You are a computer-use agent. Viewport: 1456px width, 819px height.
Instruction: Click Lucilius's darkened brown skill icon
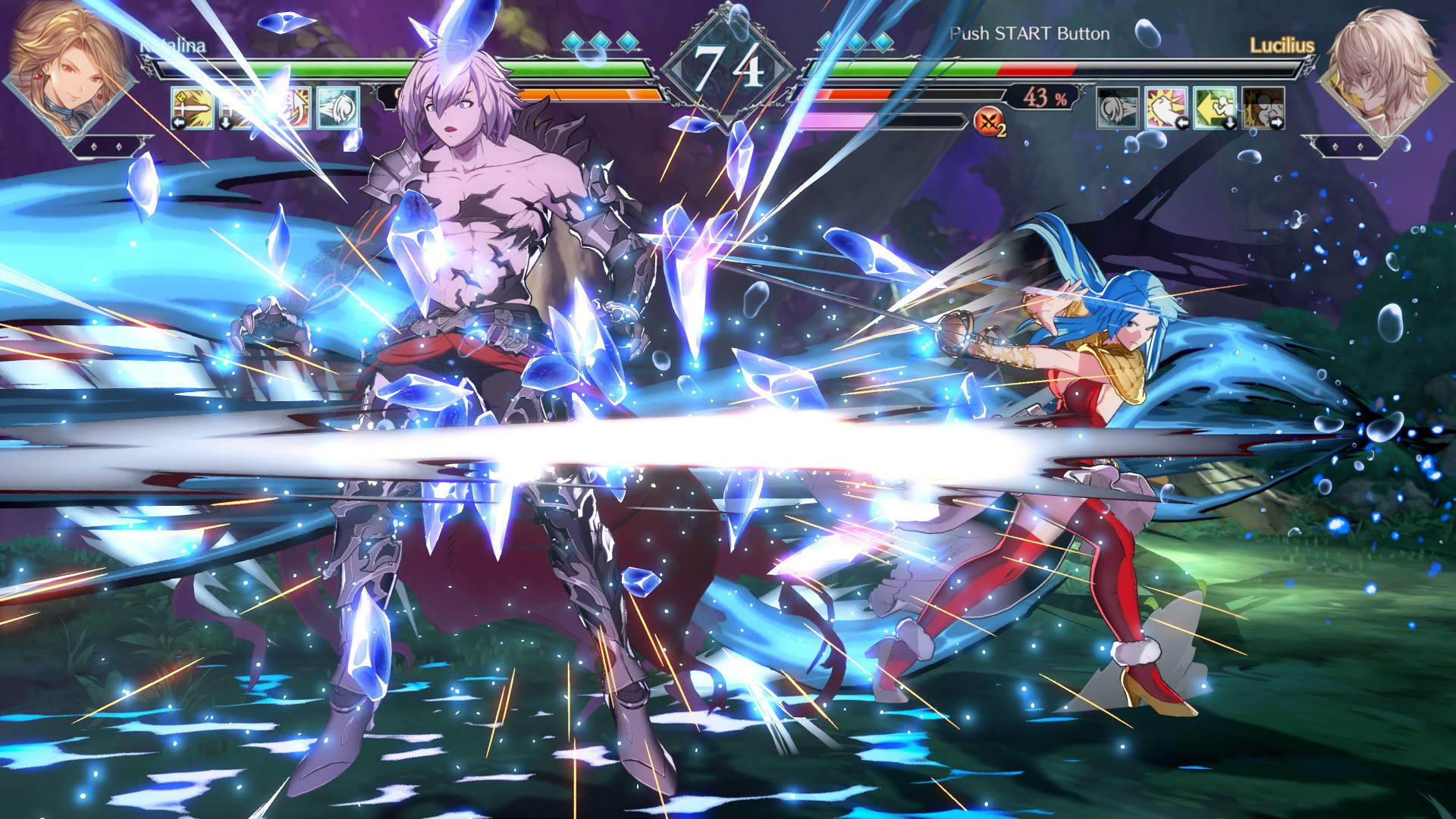point(1263,107)
